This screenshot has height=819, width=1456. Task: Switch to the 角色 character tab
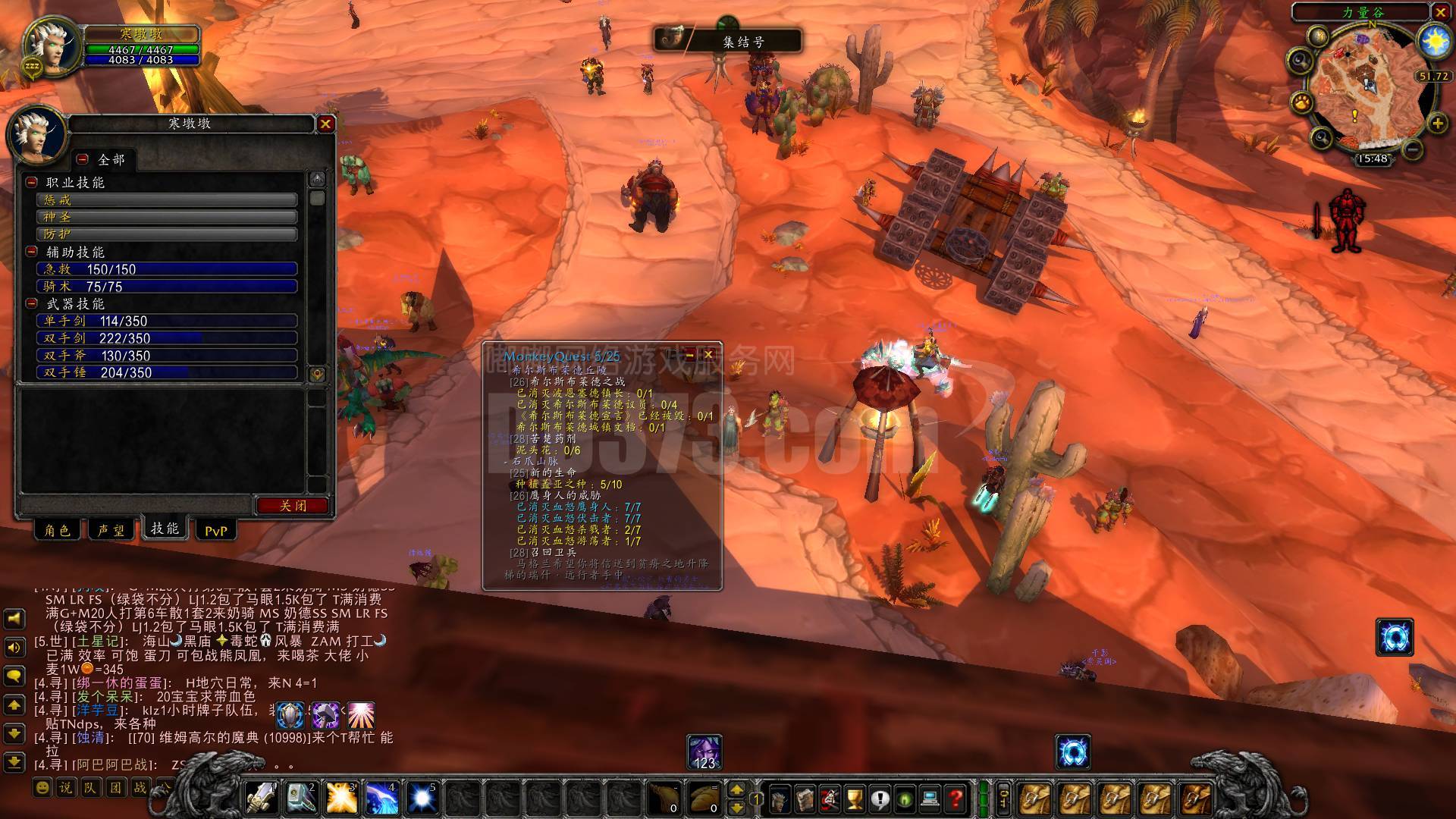58,530
